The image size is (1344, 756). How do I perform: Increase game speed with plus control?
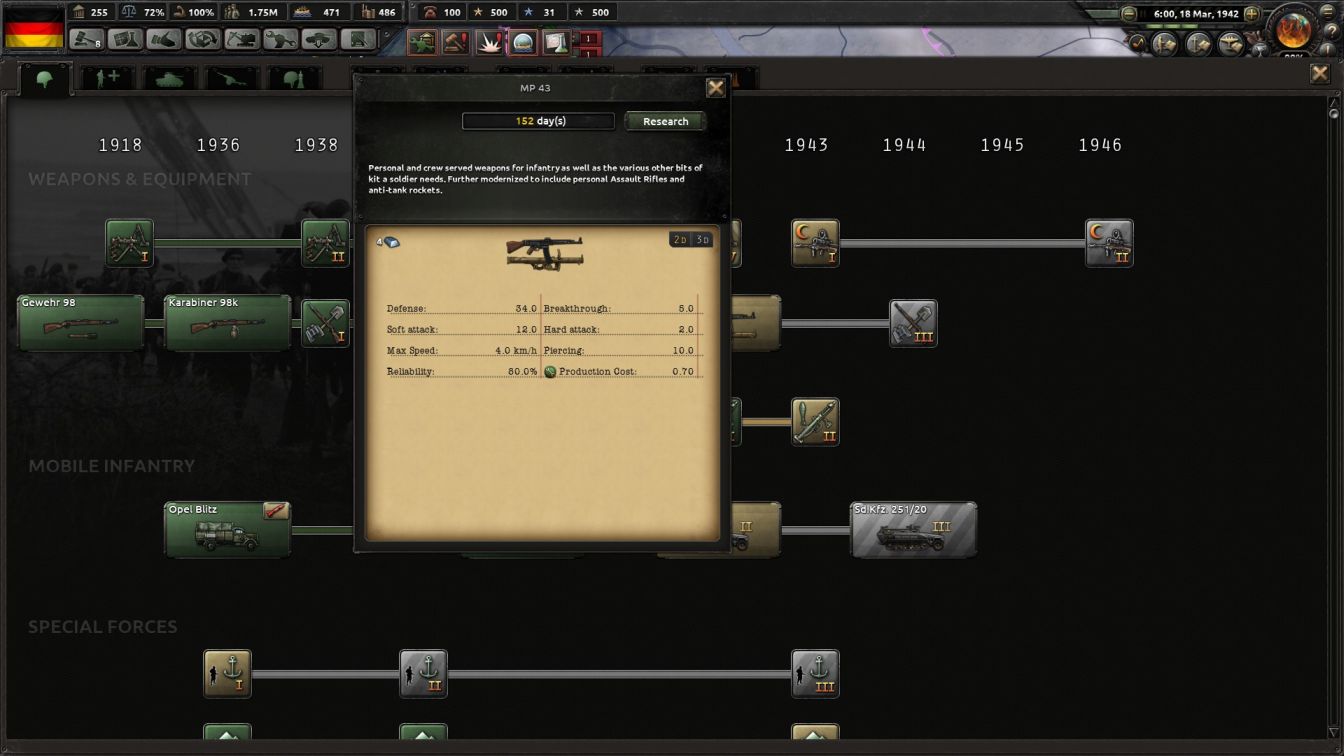(1251, 13)
